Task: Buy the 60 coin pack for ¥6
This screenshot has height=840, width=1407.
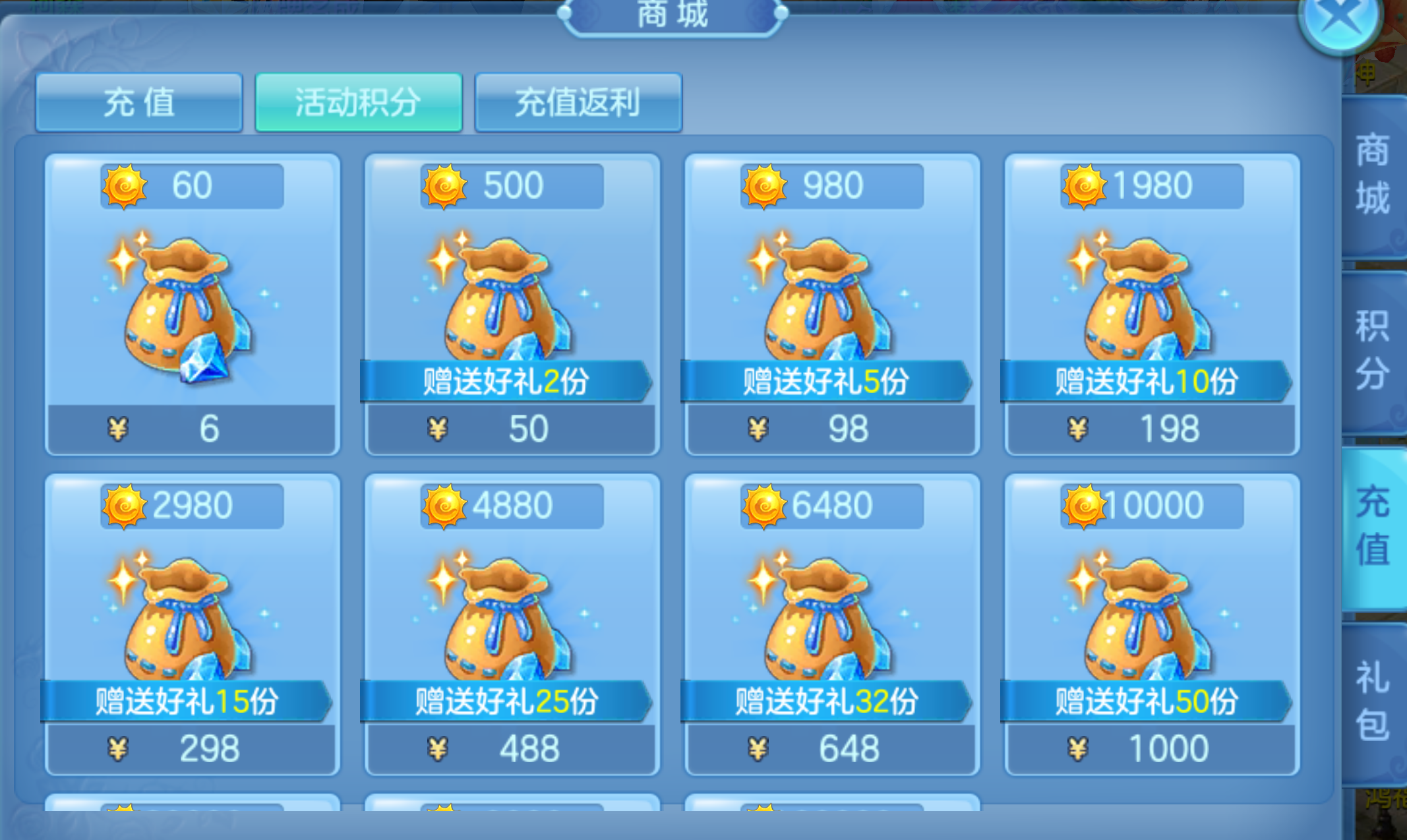Action: click(192, 305)
